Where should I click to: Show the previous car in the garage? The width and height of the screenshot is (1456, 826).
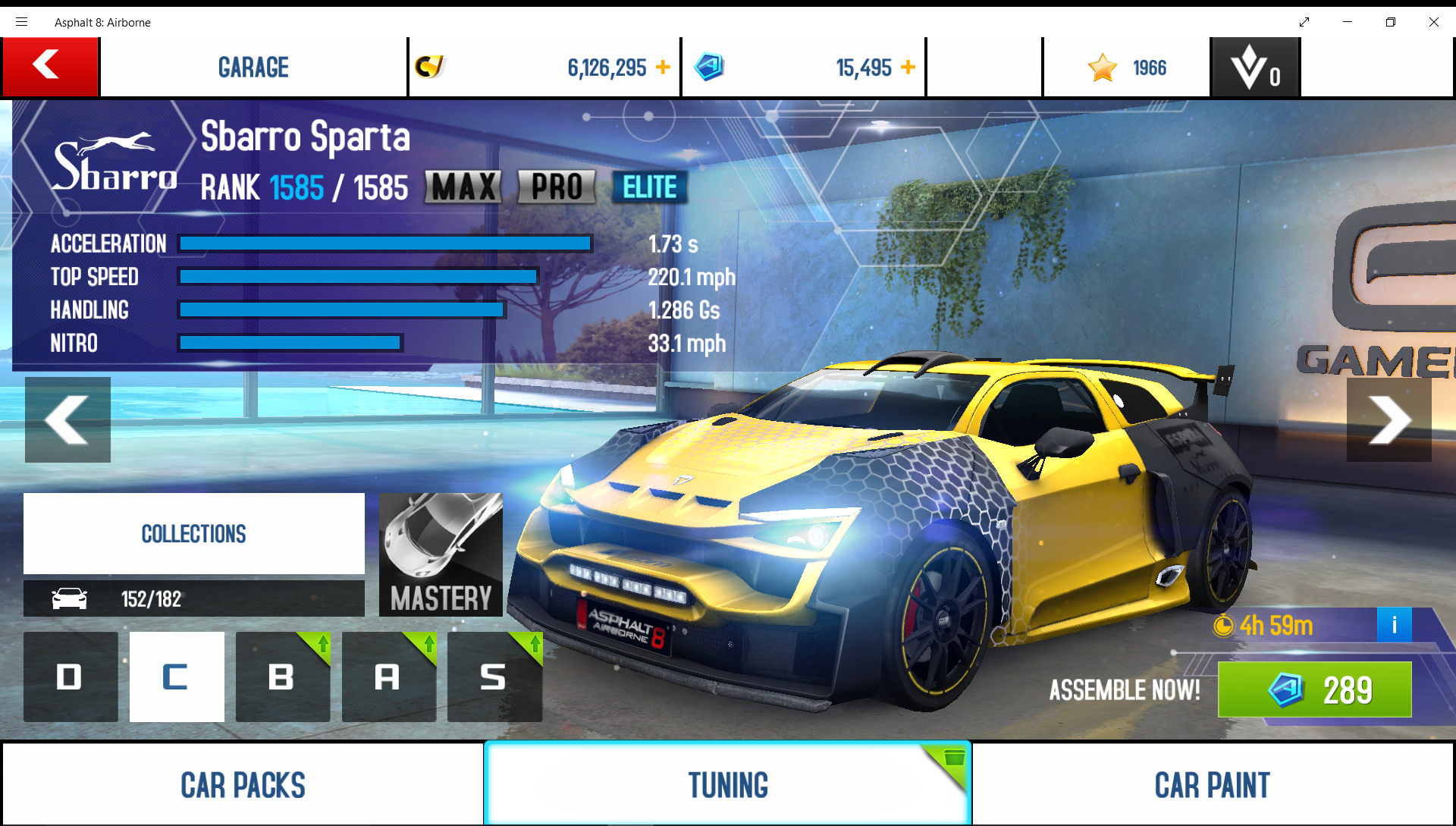tap(67, 419)
